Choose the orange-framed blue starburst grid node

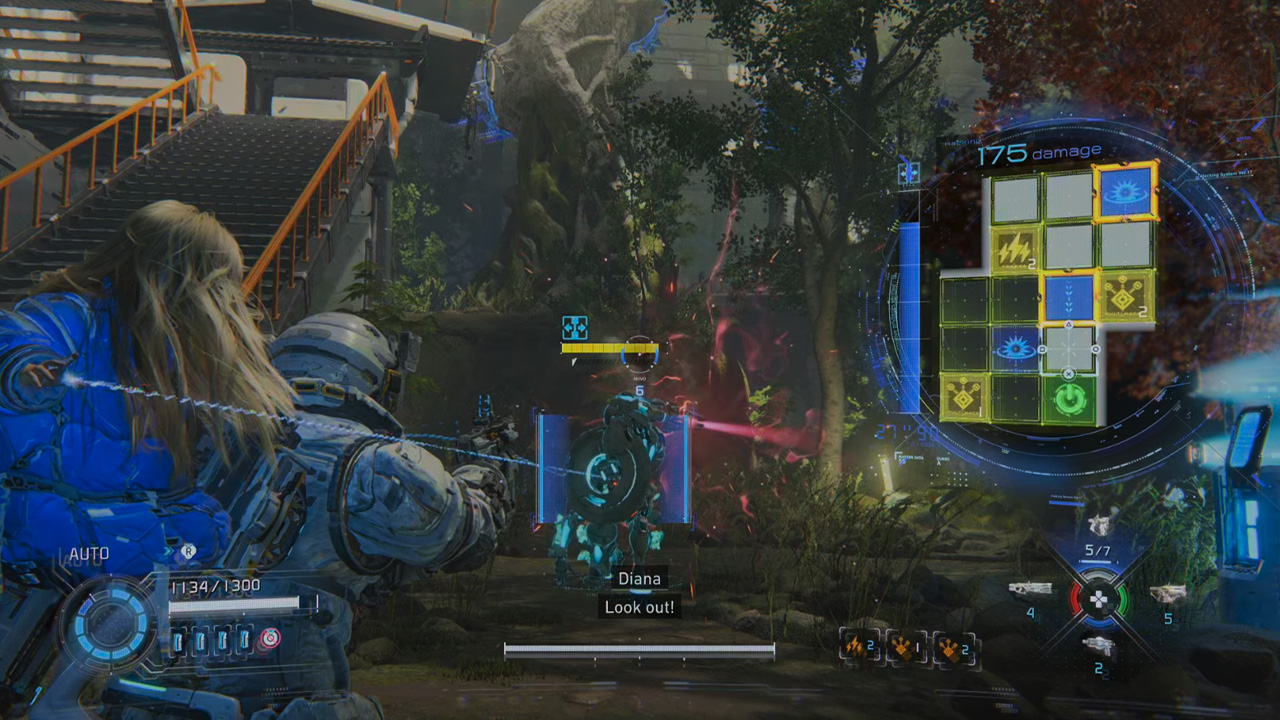pos(1126,193)
